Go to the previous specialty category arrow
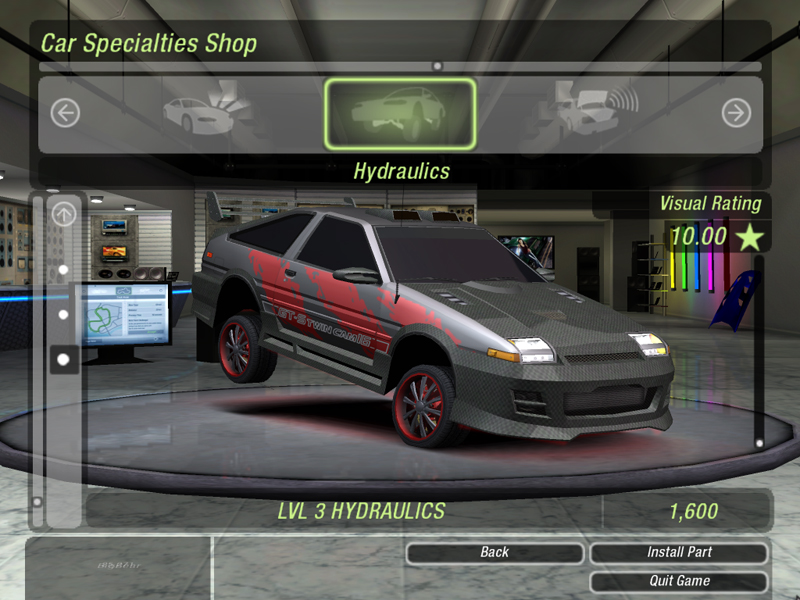This screenshot has height=600, width=800. point(65,113)
